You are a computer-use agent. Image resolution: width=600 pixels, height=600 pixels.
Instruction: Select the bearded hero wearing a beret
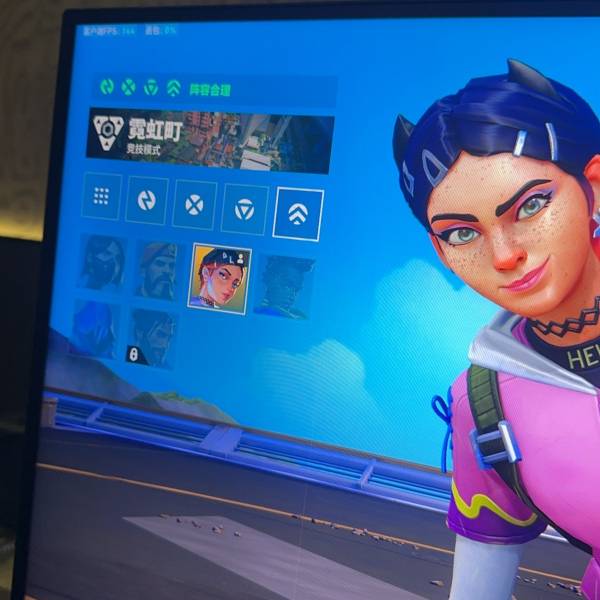tap(158, 269)
